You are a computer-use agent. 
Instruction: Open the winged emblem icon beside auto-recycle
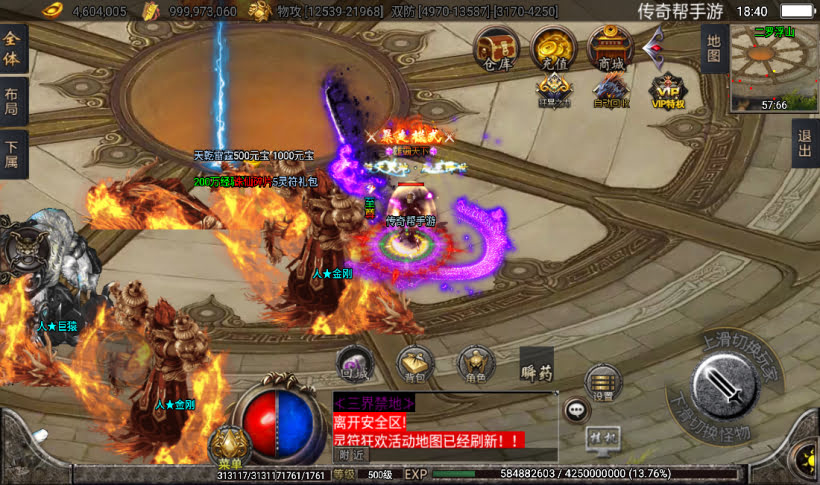click(554, 90)
